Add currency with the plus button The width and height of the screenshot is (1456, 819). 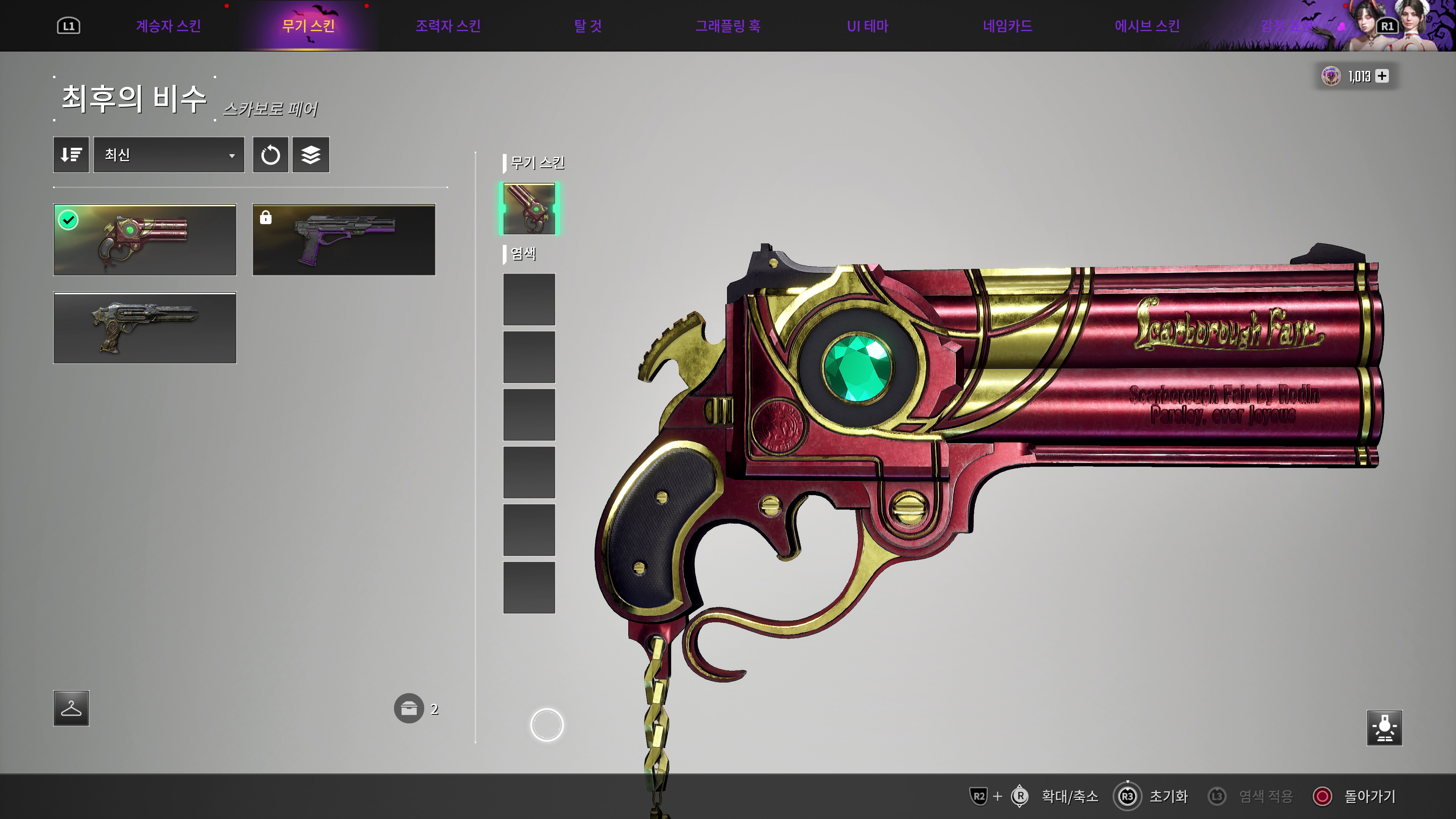coord(1382,76)
